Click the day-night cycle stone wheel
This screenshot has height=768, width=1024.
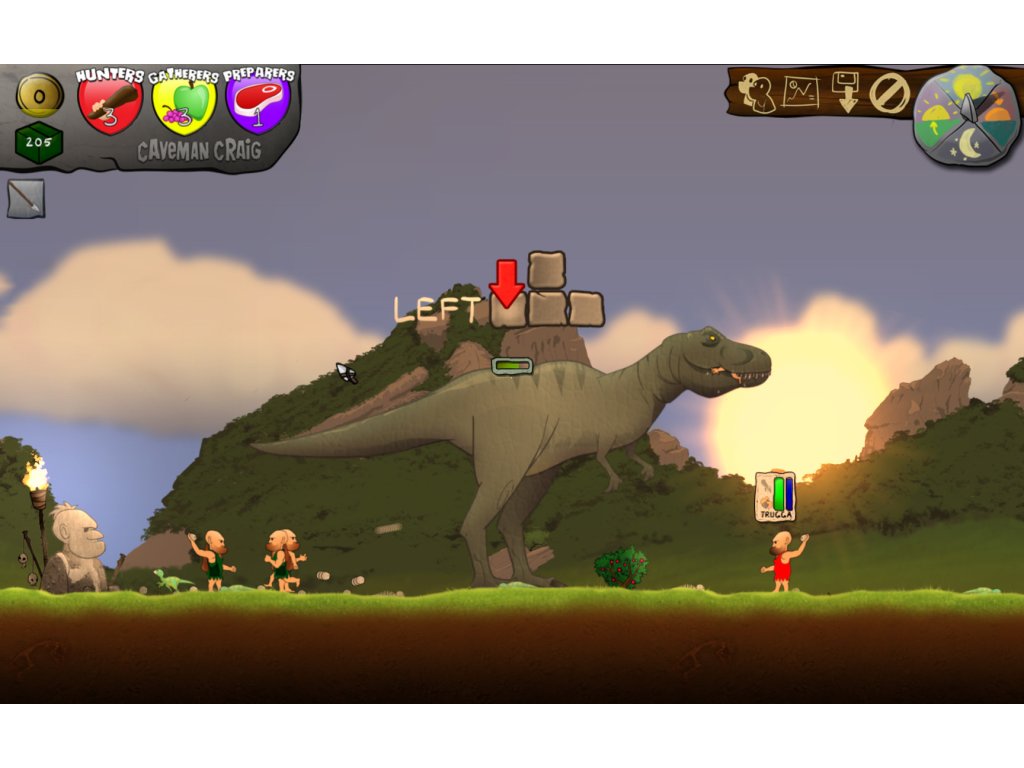pos(966,115)
